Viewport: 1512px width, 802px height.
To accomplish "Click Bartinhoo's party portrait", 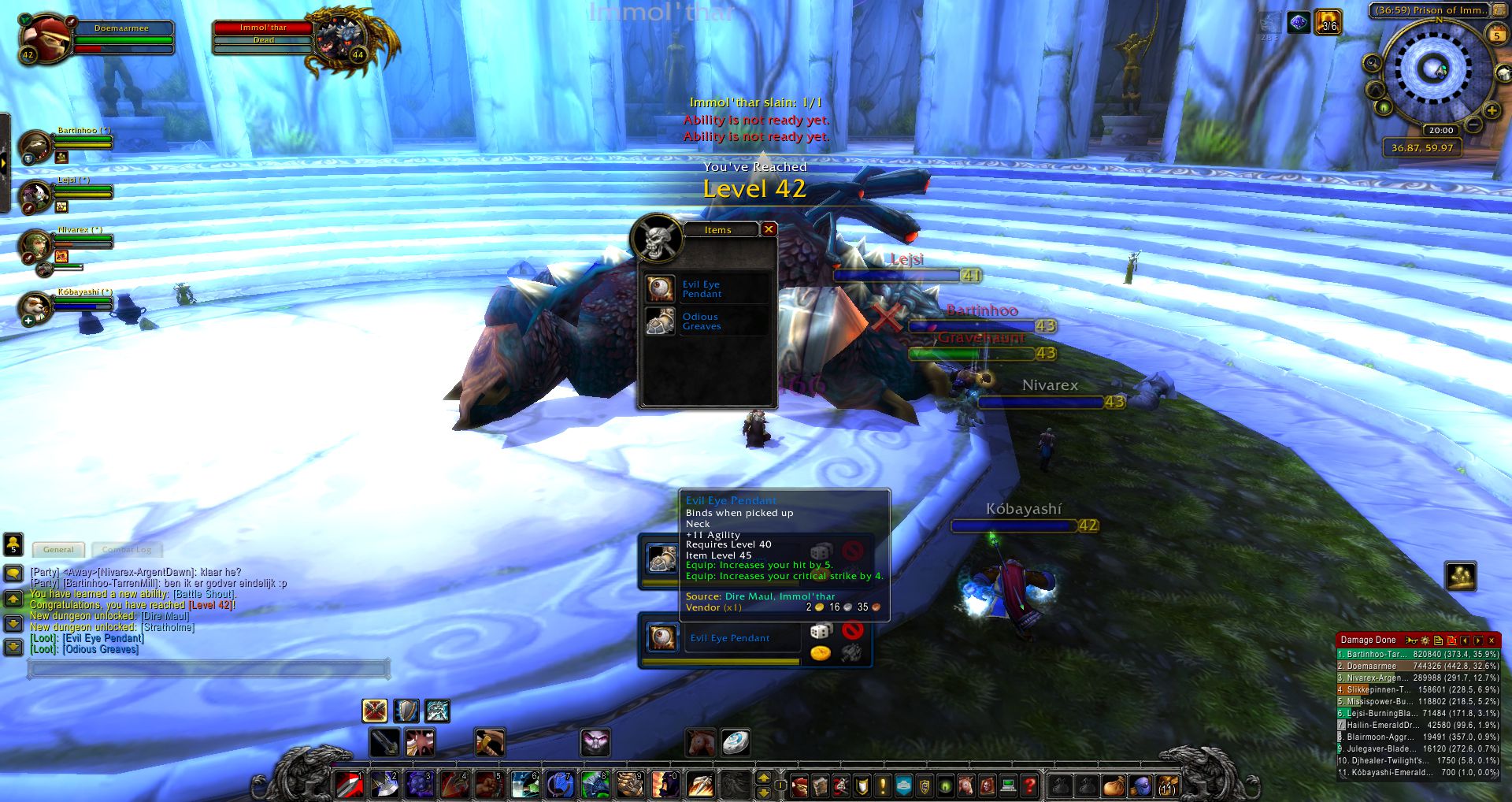I will pos(36,147).
